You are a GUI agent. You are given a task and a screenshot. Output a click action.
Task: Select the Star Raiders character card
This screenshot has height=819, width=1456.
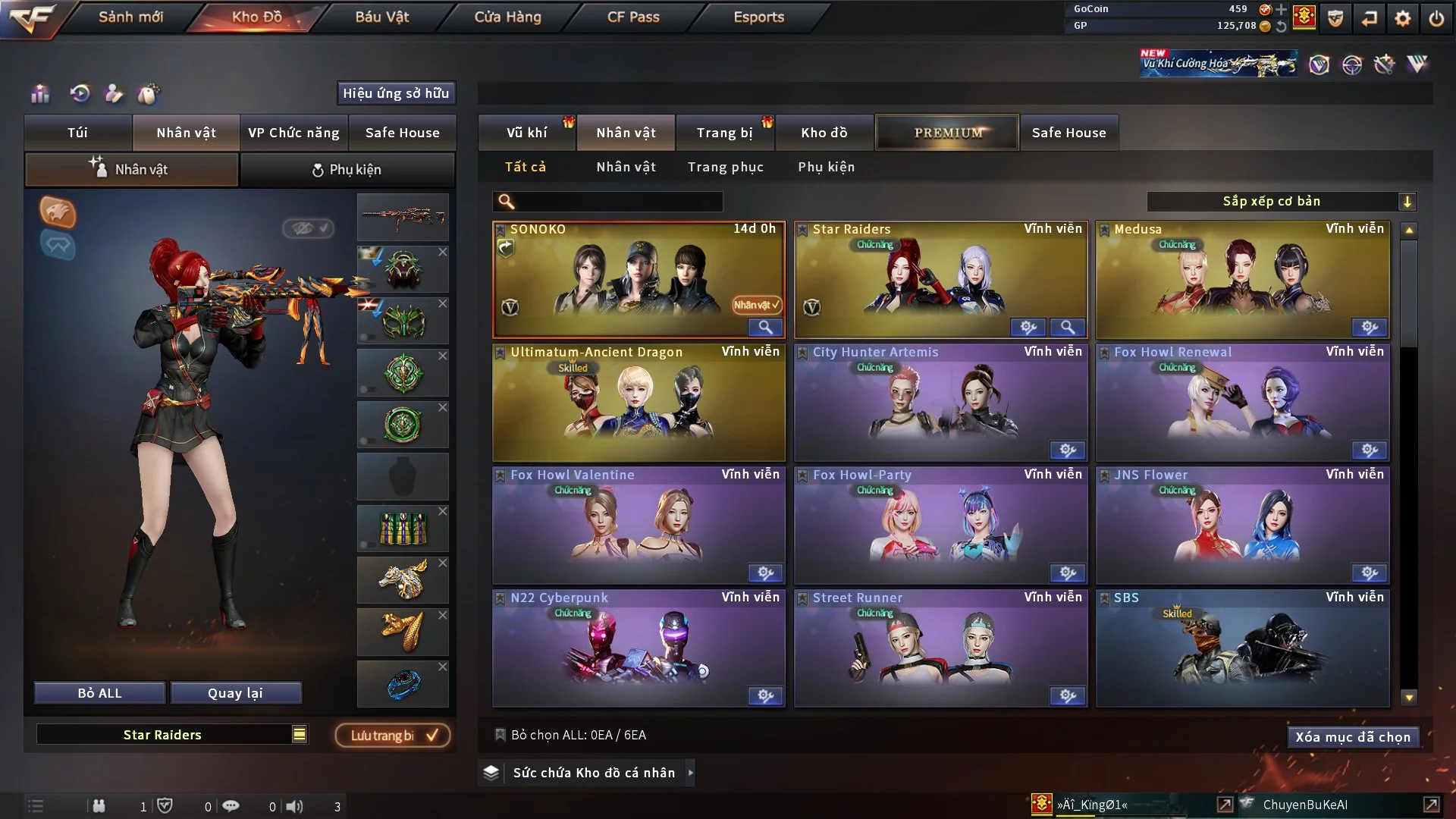[x=940, y=279]
